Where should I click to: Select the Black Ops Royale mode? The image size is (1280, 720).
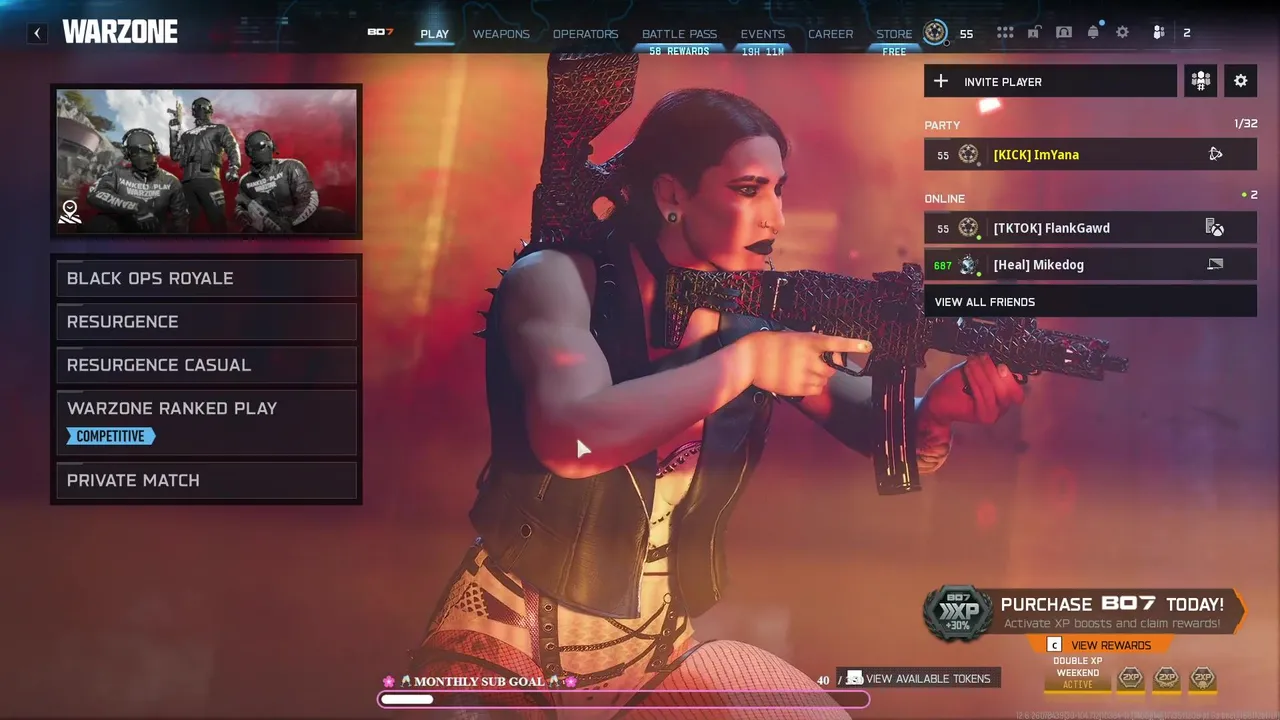coord(206,278)
